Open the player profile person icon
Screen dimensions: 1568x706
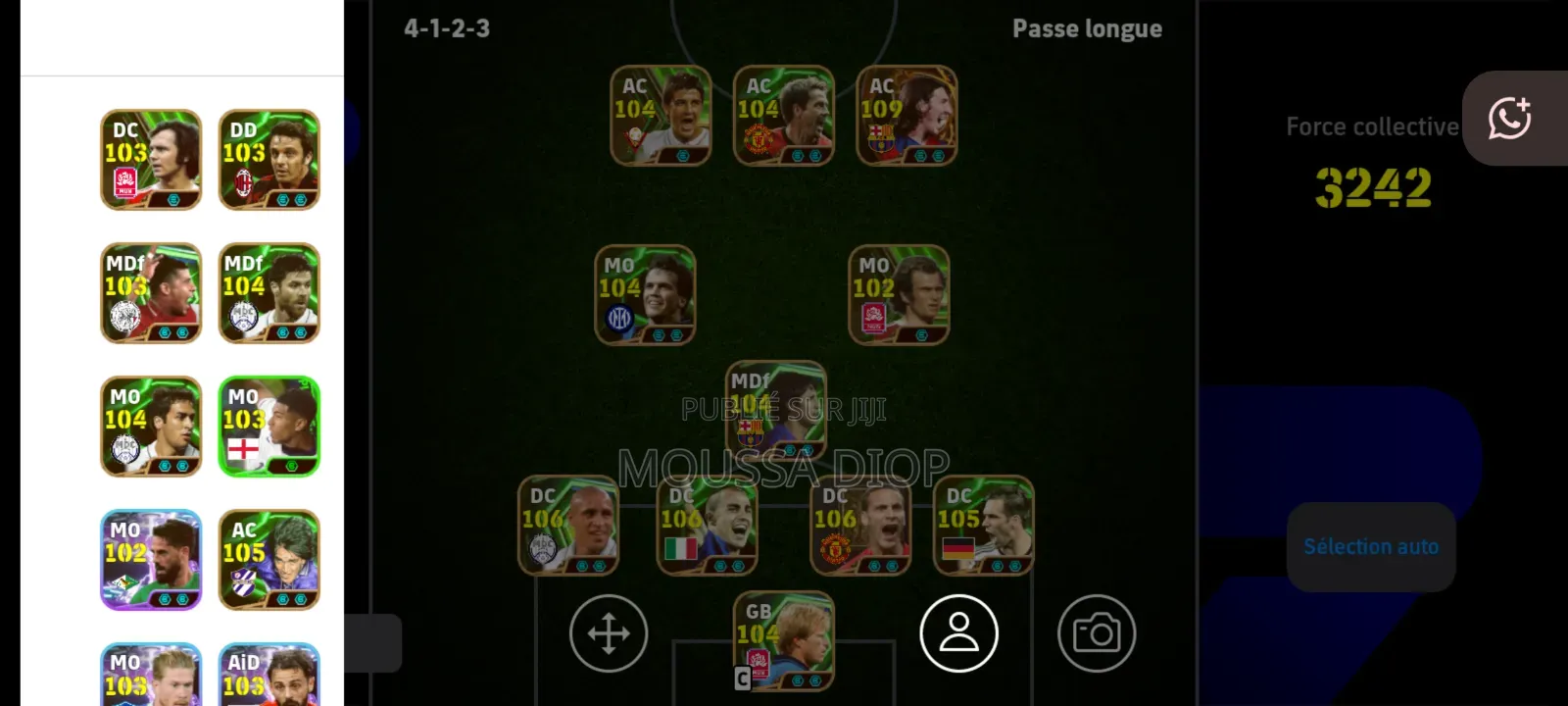pos(959,632)
